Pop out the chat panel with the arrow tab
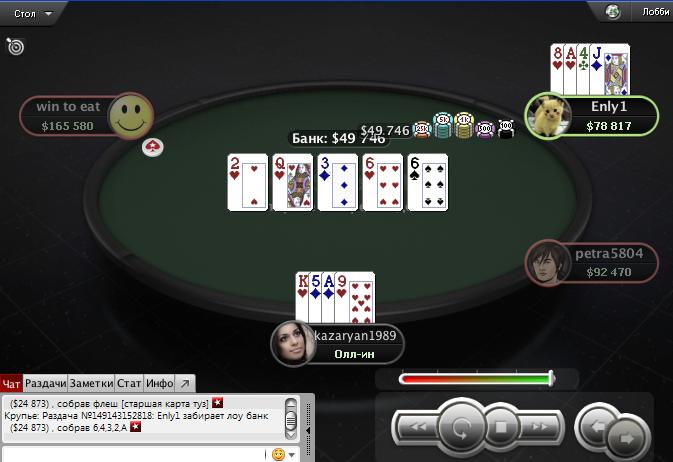 coord(185,383)
